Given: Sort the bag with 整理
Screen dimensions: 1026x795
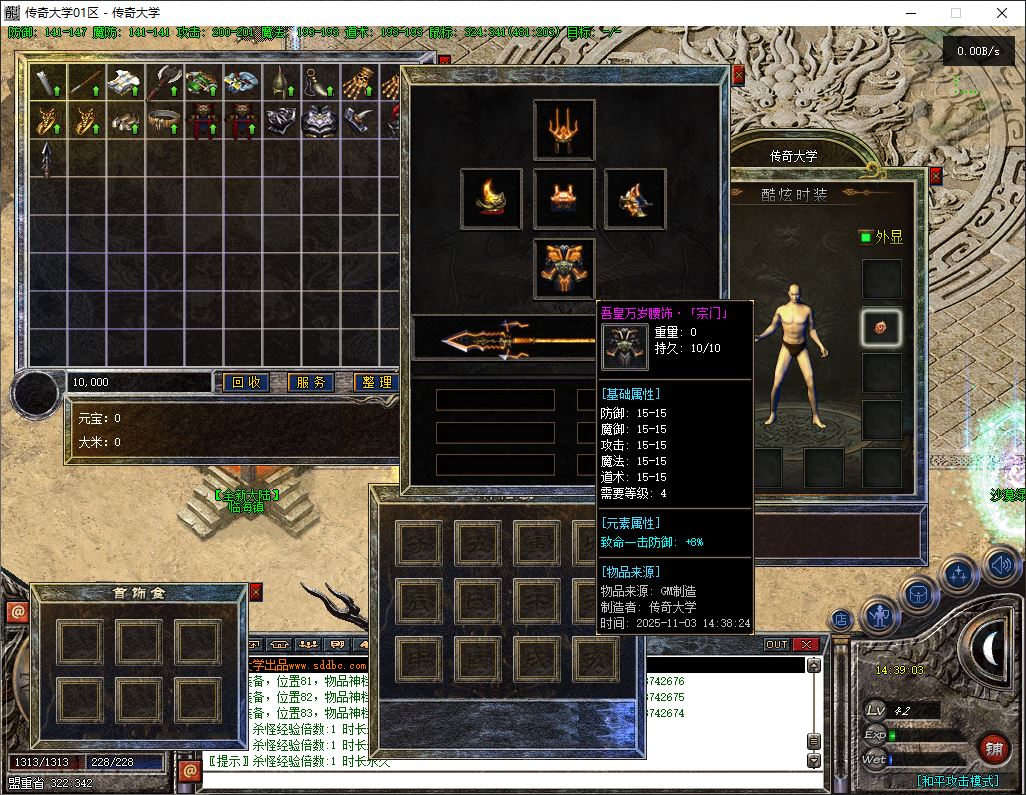Looking at the screenshot, I should tap(375, 382).
